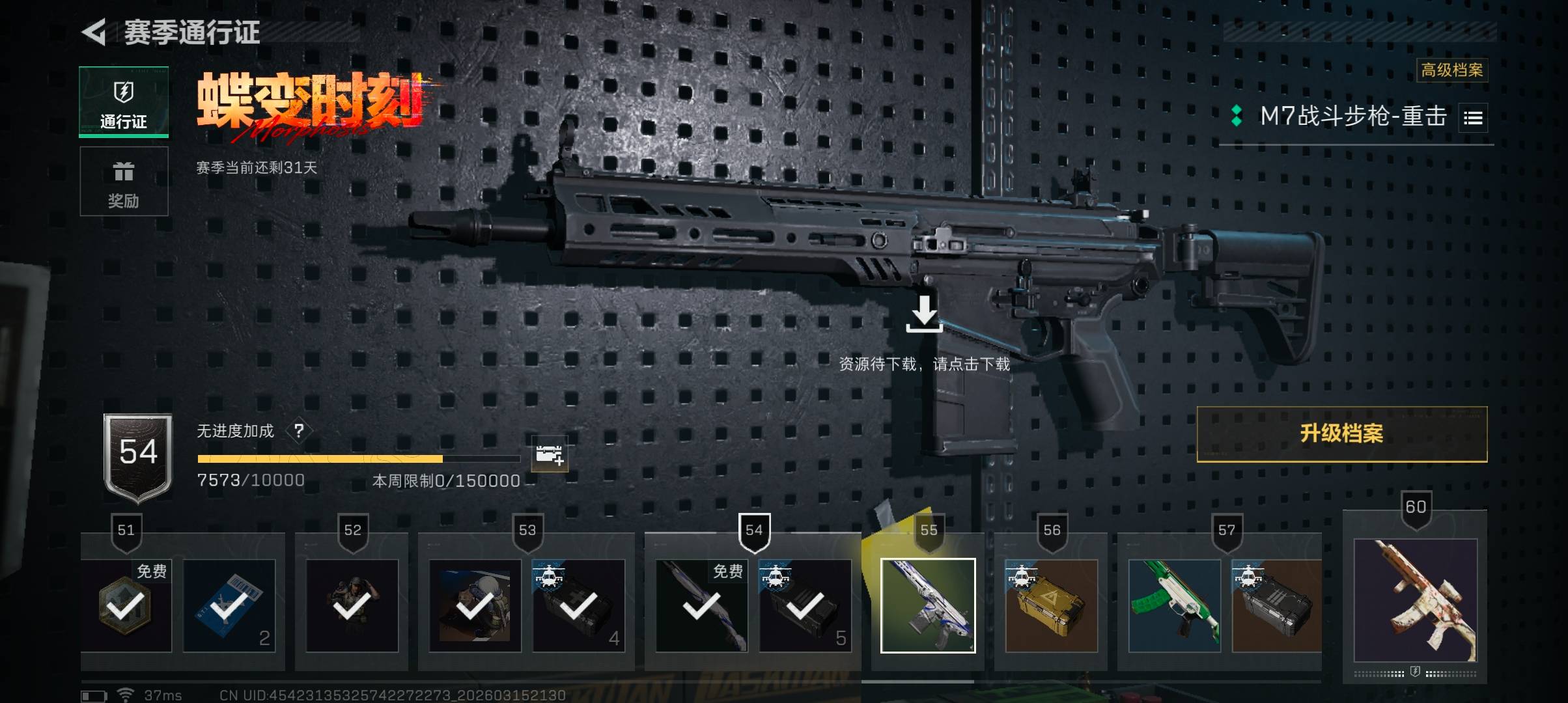
Task: Open the 奖励 rewards tab
Action: tap(124, 182)
